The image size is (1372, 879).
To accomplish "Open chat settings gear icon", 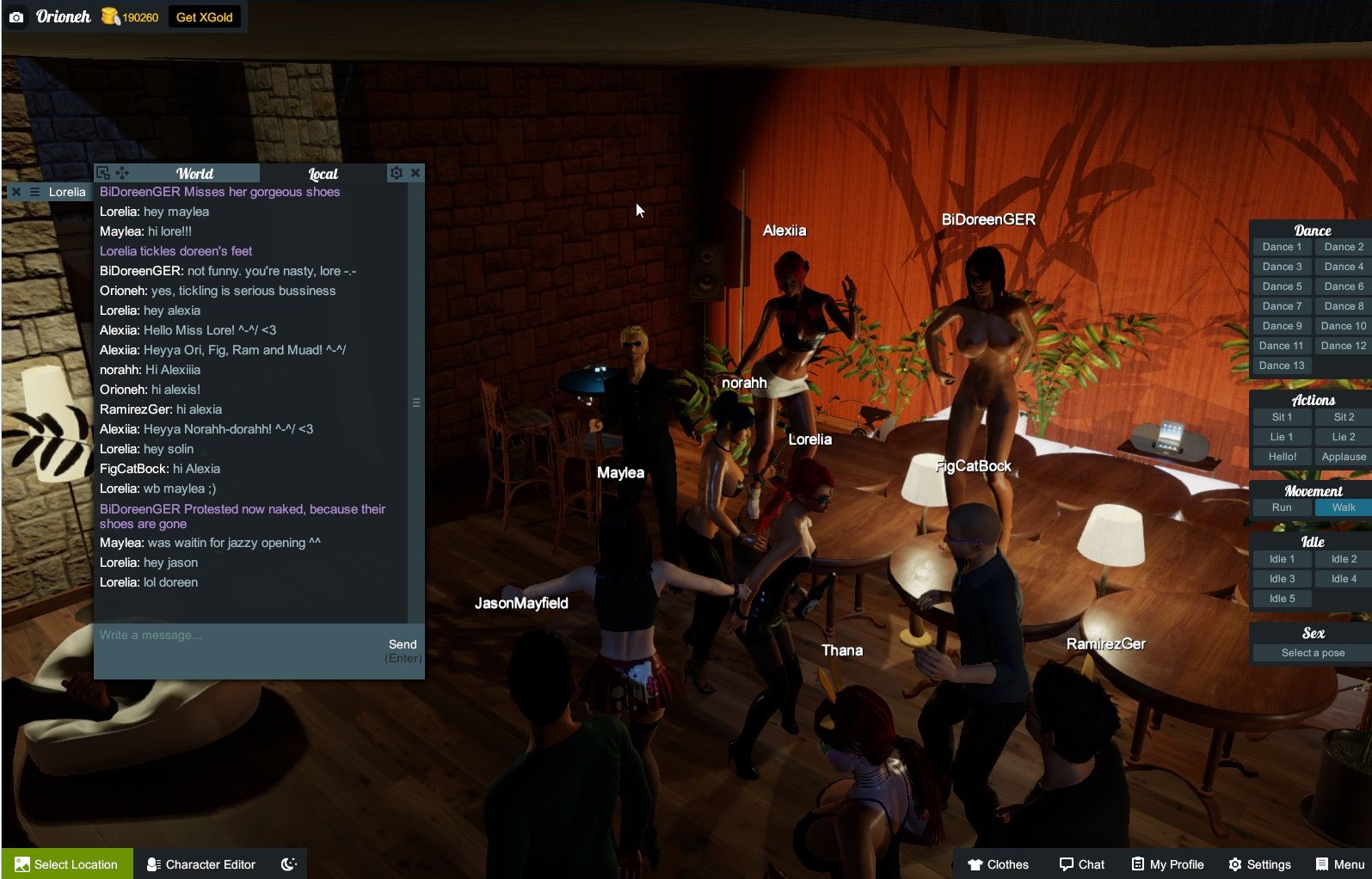I will (x=396, y=173).
